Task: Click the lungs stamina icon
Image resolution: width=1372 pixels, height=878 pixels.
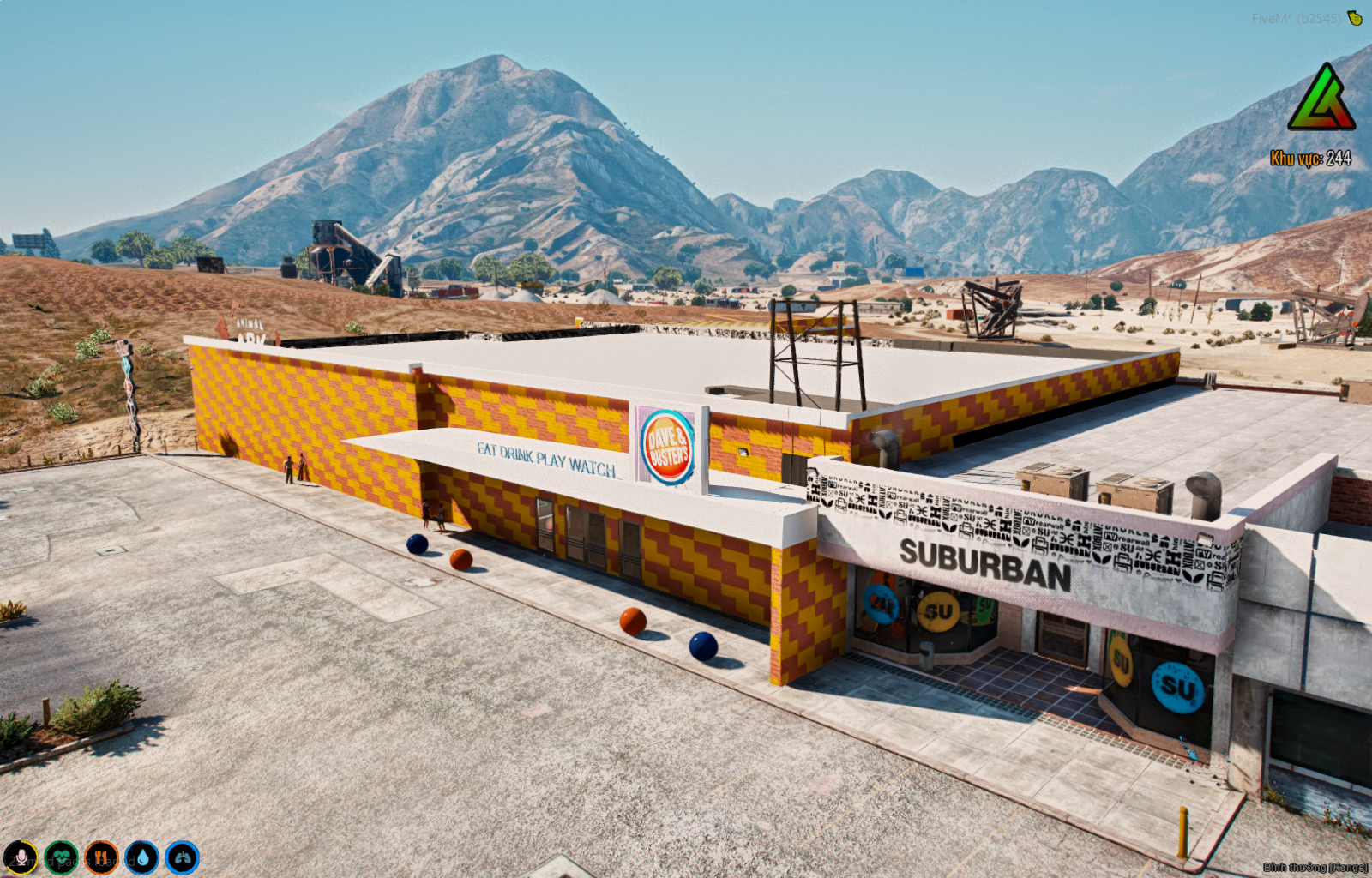Action: pos(182,857)
